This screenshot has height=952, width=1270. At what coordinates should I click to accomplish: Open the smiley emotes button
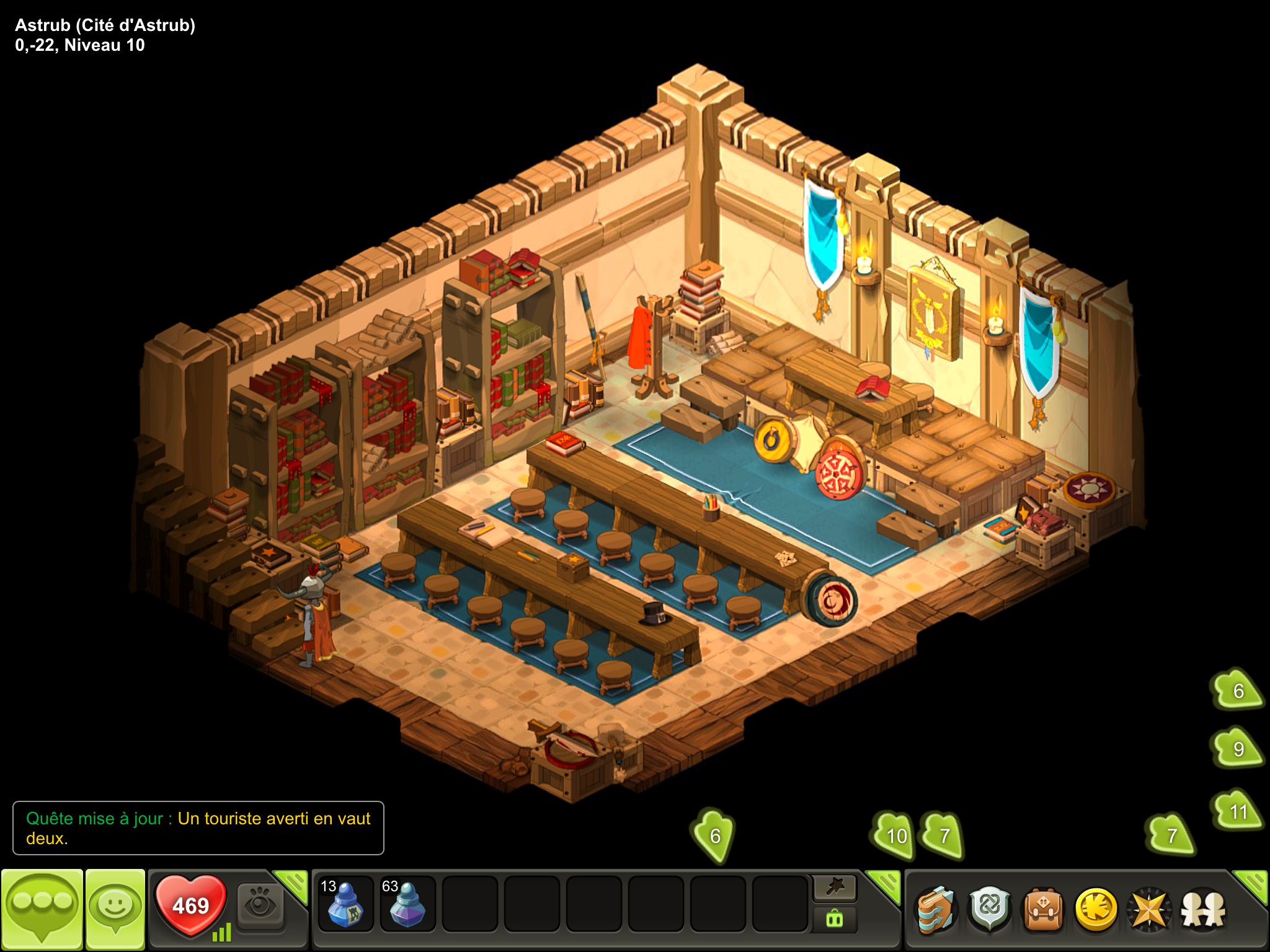115,908
